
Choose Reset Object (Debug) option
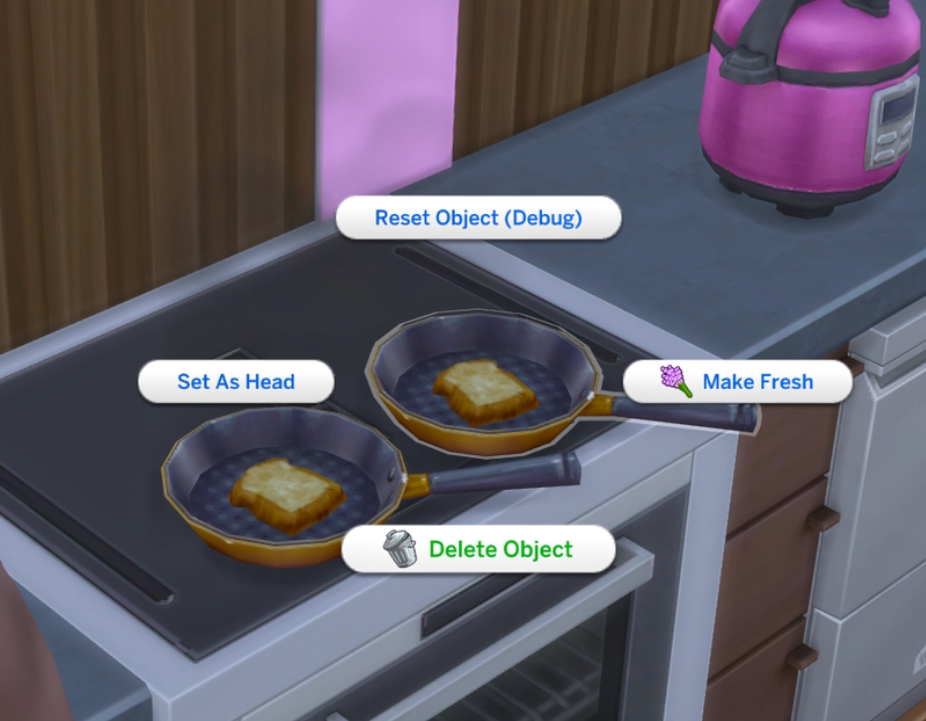pos(478,218)
